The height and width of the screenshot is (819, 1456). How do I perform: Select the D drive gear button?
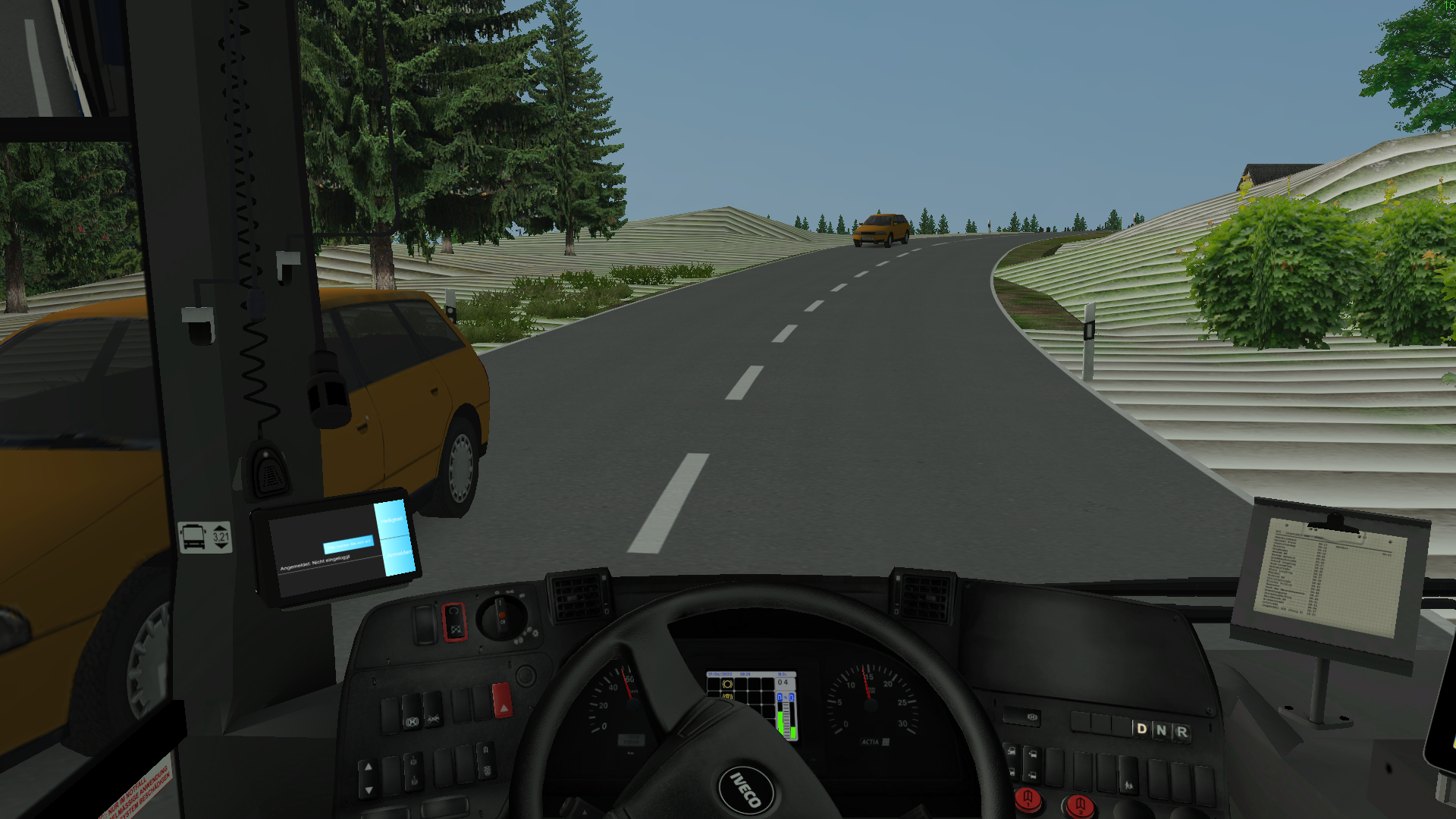(1141, 729)
